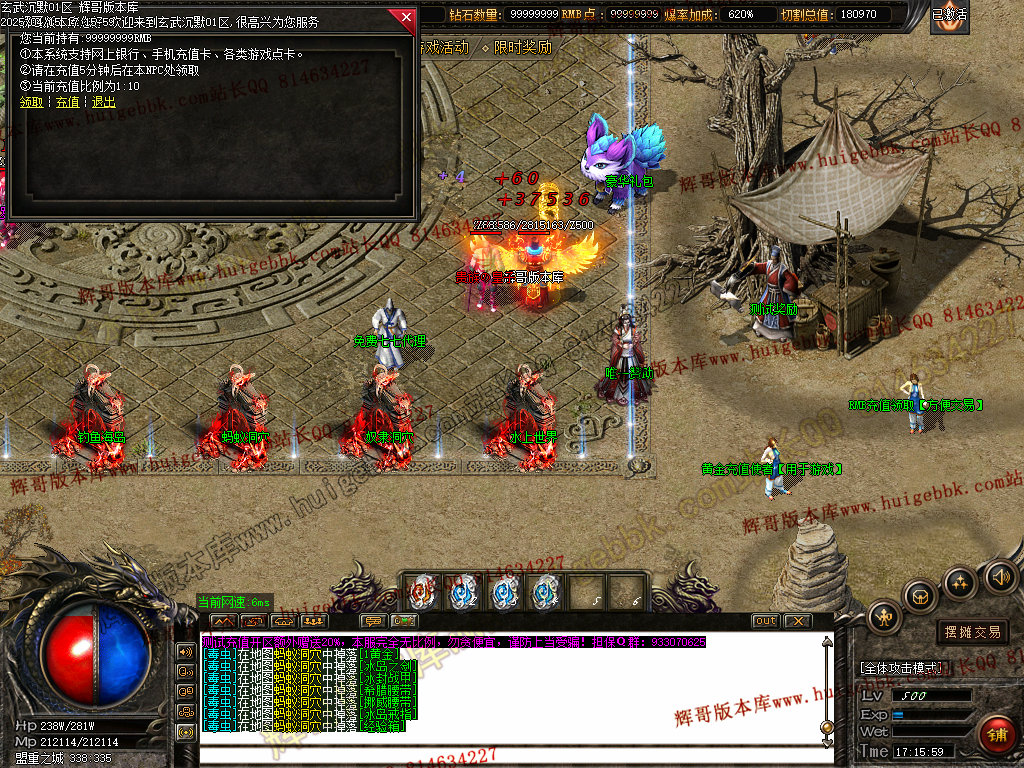Click the chat scrollbar handle
Image resolution: width=1024 pixels, height=768 pixels.
(x=826, y=727)
